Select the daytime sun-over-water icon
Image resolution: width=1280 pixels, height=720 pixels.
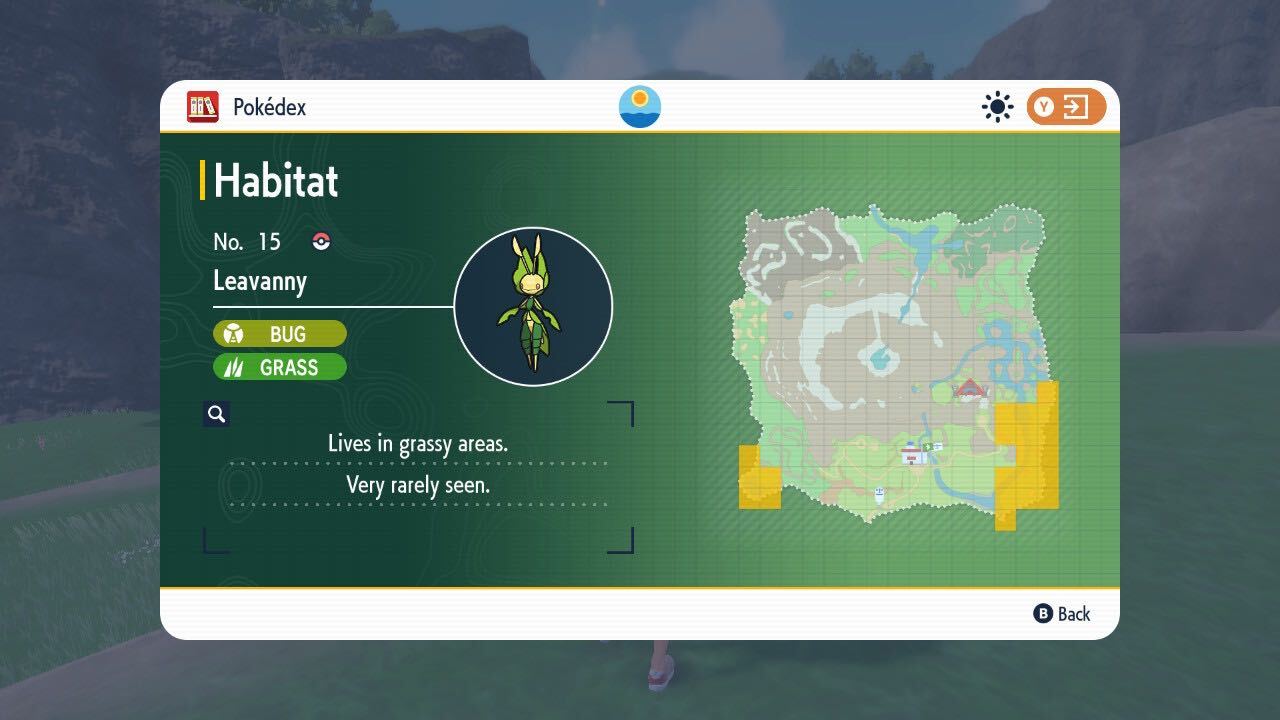(x=640, y=107)
